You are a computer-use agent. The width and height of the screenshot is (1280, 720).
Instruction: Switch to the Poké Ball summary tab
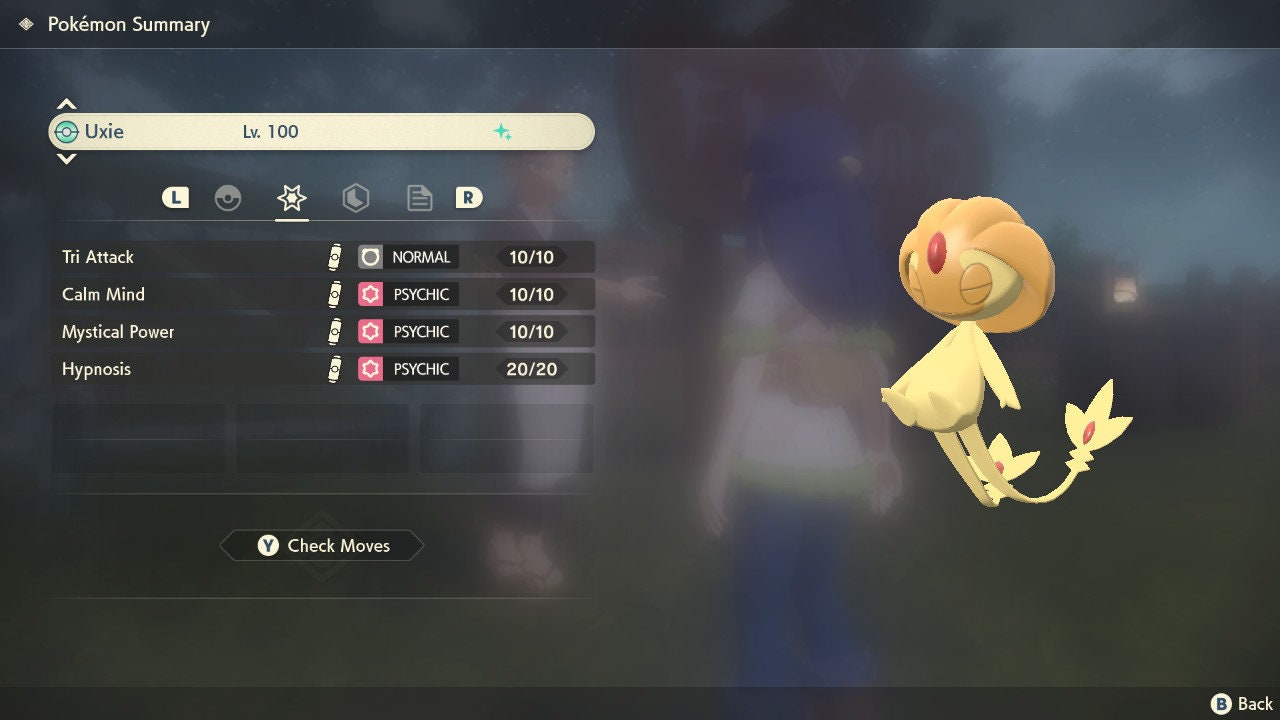coord(228,198)
